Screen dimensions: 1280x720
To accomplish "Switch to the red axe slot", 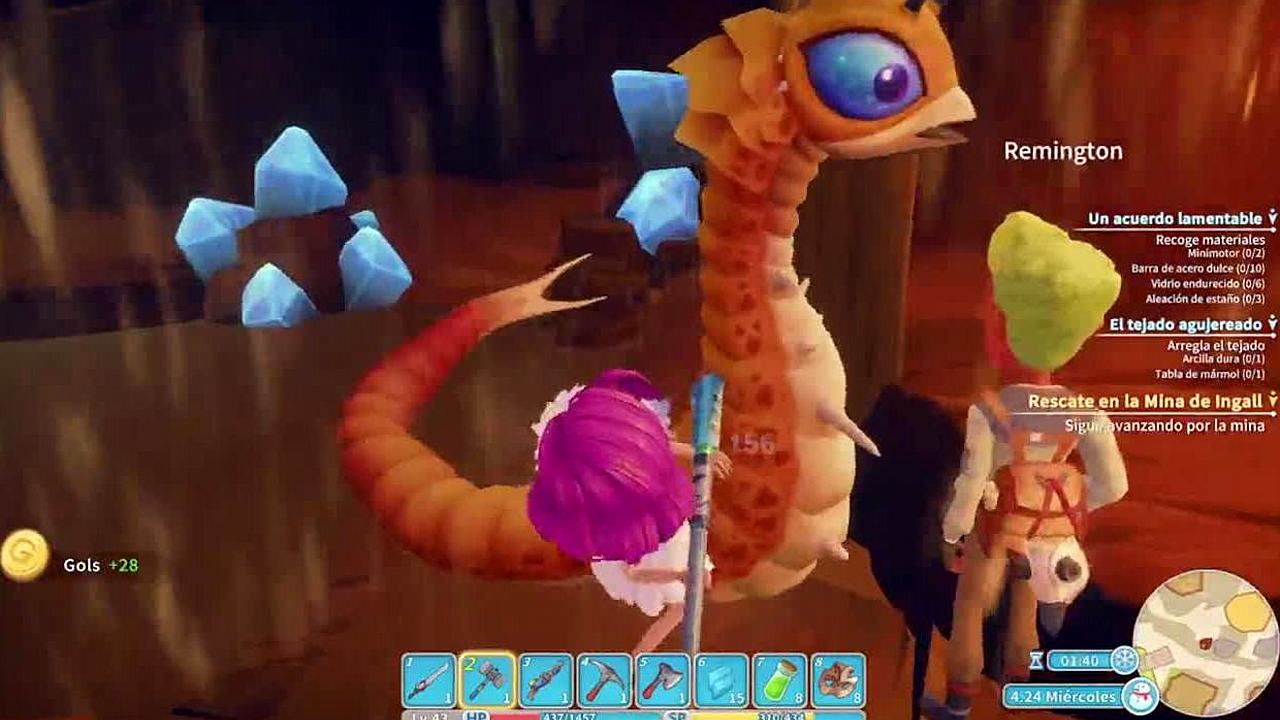I will pos(663,680).
